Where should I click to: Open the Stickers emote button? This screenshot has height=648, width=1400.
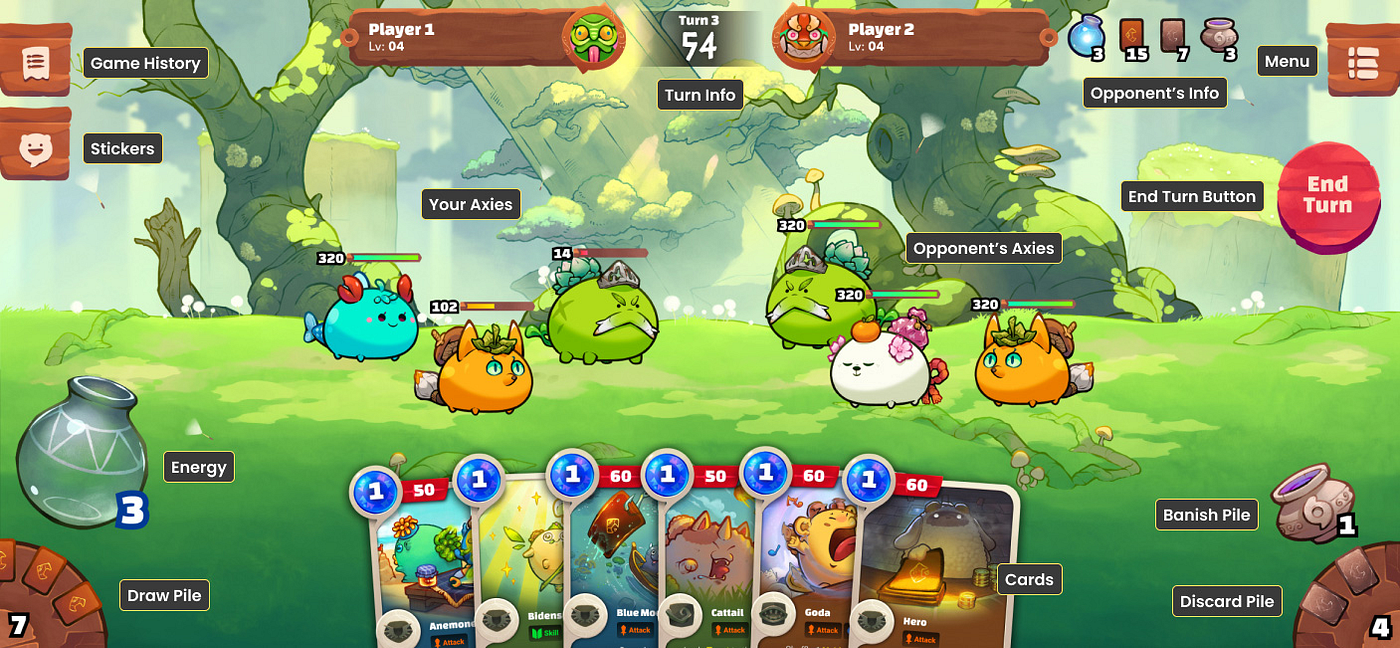[x=36, y=148]
